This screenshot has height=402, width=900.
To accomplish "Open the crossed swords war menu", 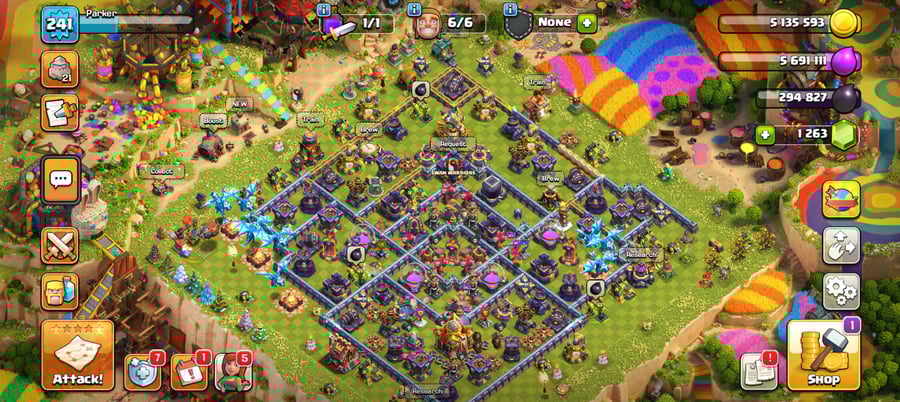I will pyautogui.click(x=60, y=245).
